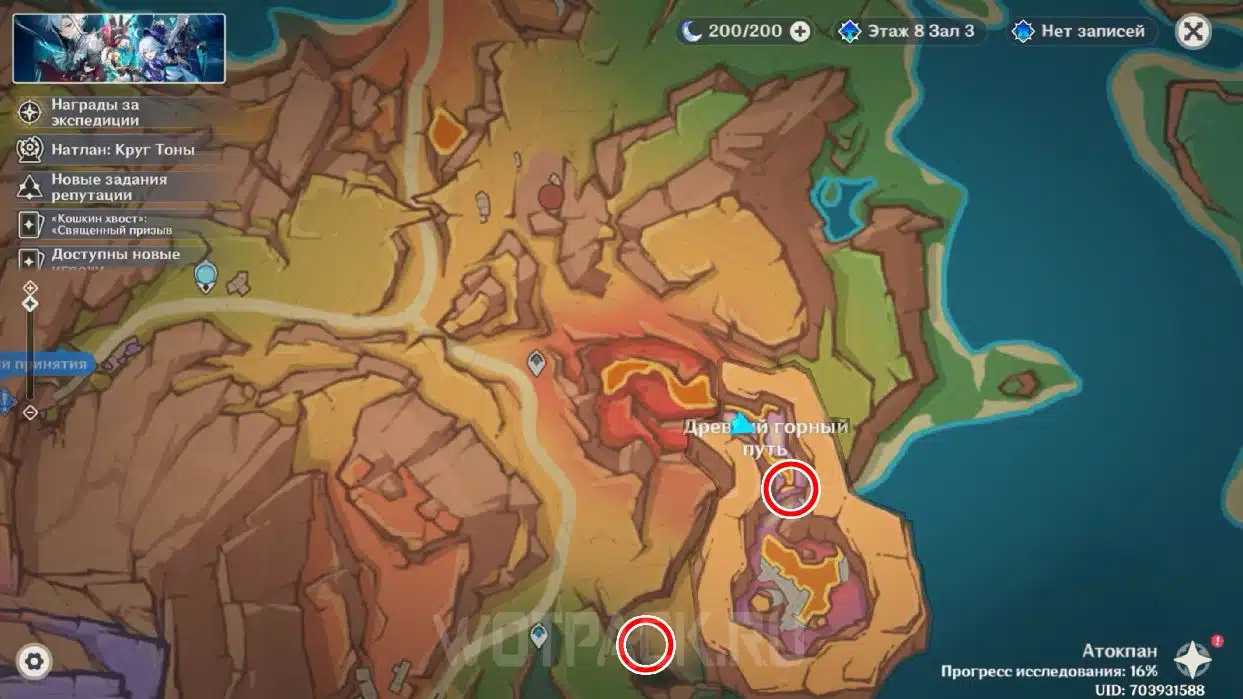1243x699 pixels.
Task: Add resin using the plus button
Action: pyautogui.click(x=800, y=31)
